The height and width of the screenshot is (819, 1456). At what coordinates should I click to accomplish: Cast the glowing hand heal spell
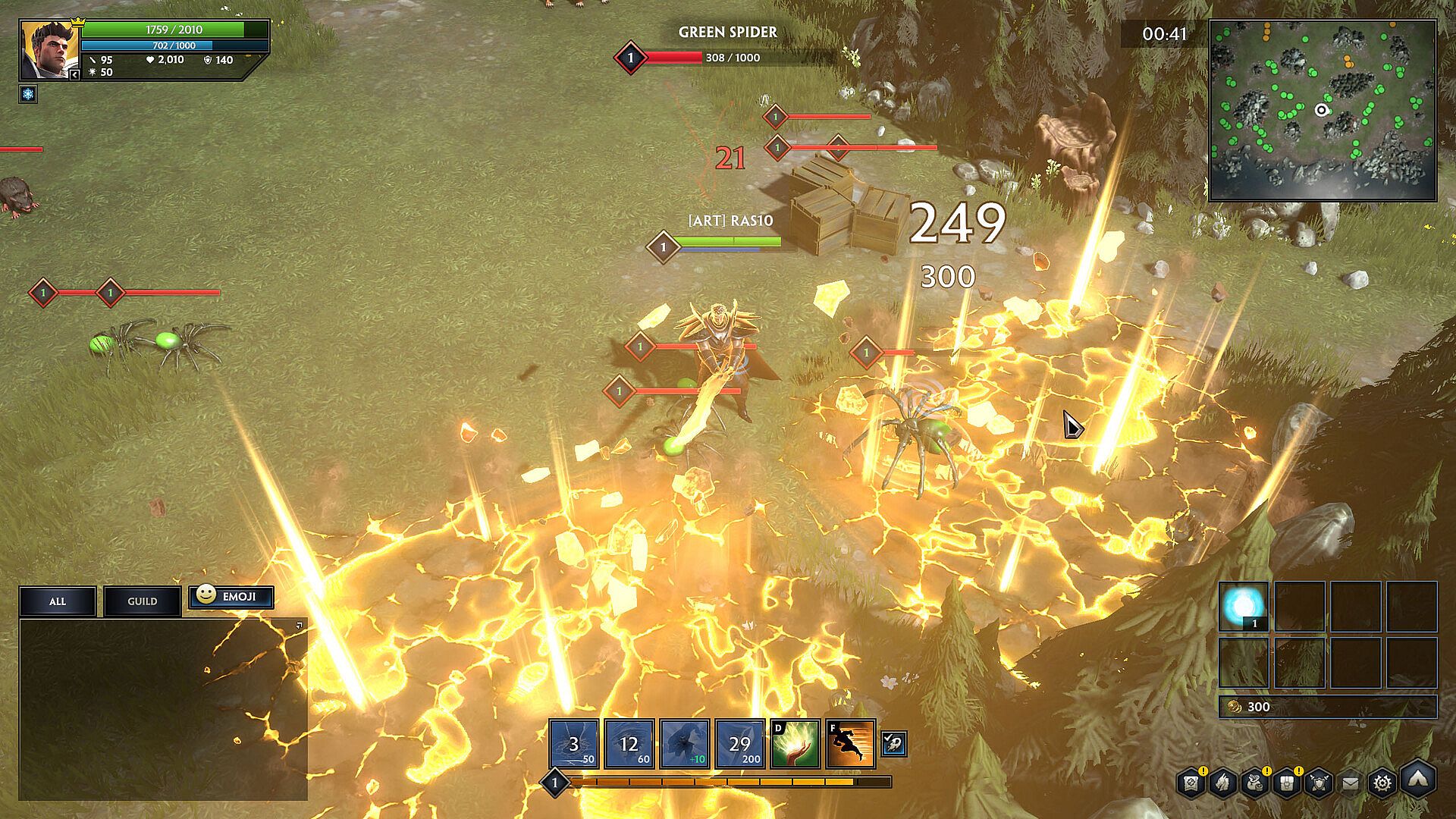(795, 744)
